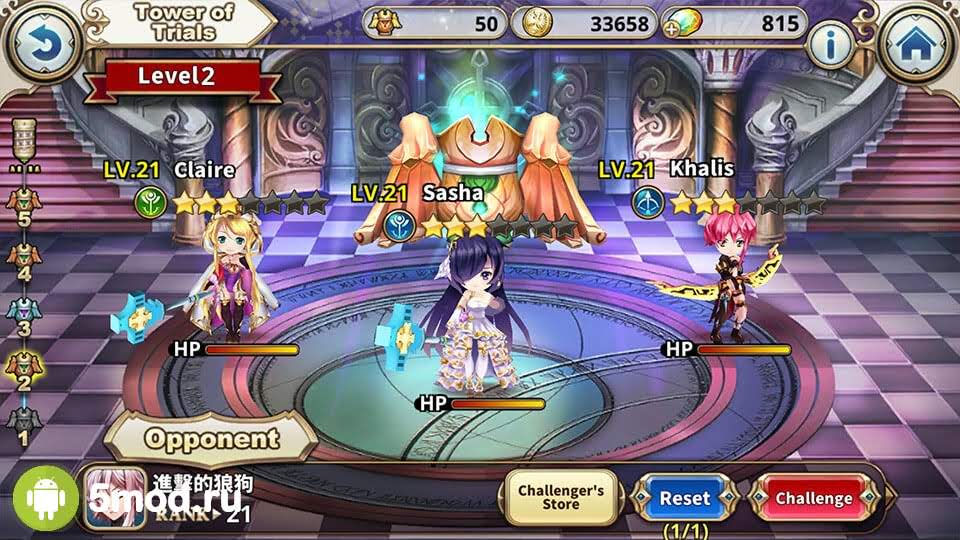Image resolution: width=960 pixels, height=540 pixels.
Task: Select tower floor 5 marker
Action: pos(22,203)
